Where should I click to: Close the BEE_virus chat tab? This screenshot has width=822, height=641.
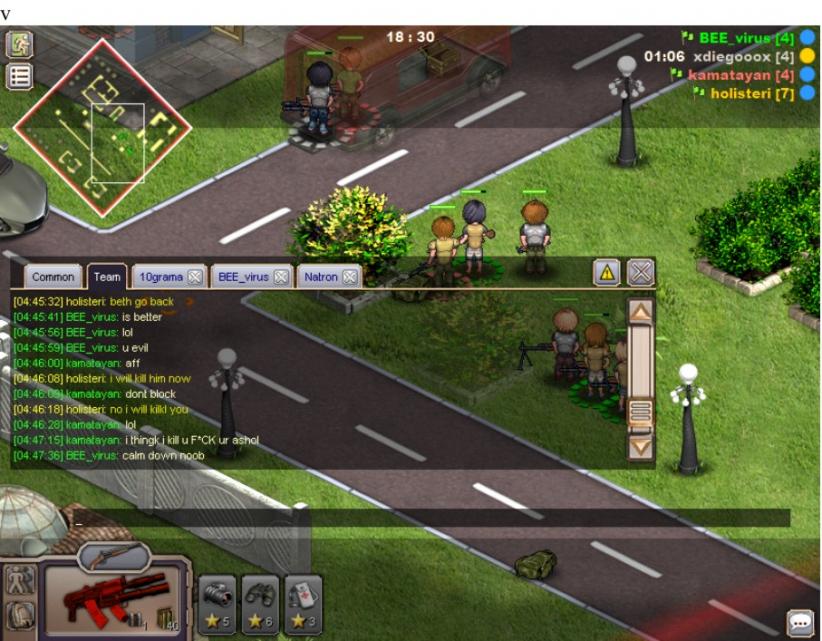[281, 277]
